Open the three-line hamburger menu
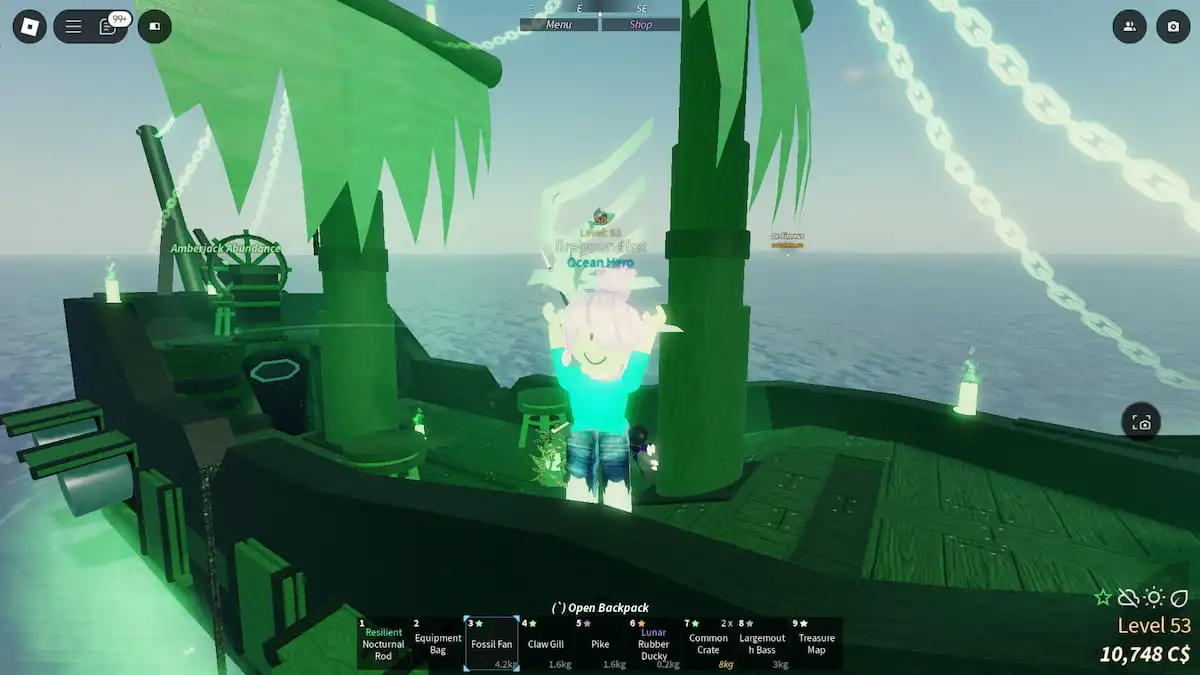This screenshot has width=1200, height=675. click(x=74, y=26)
